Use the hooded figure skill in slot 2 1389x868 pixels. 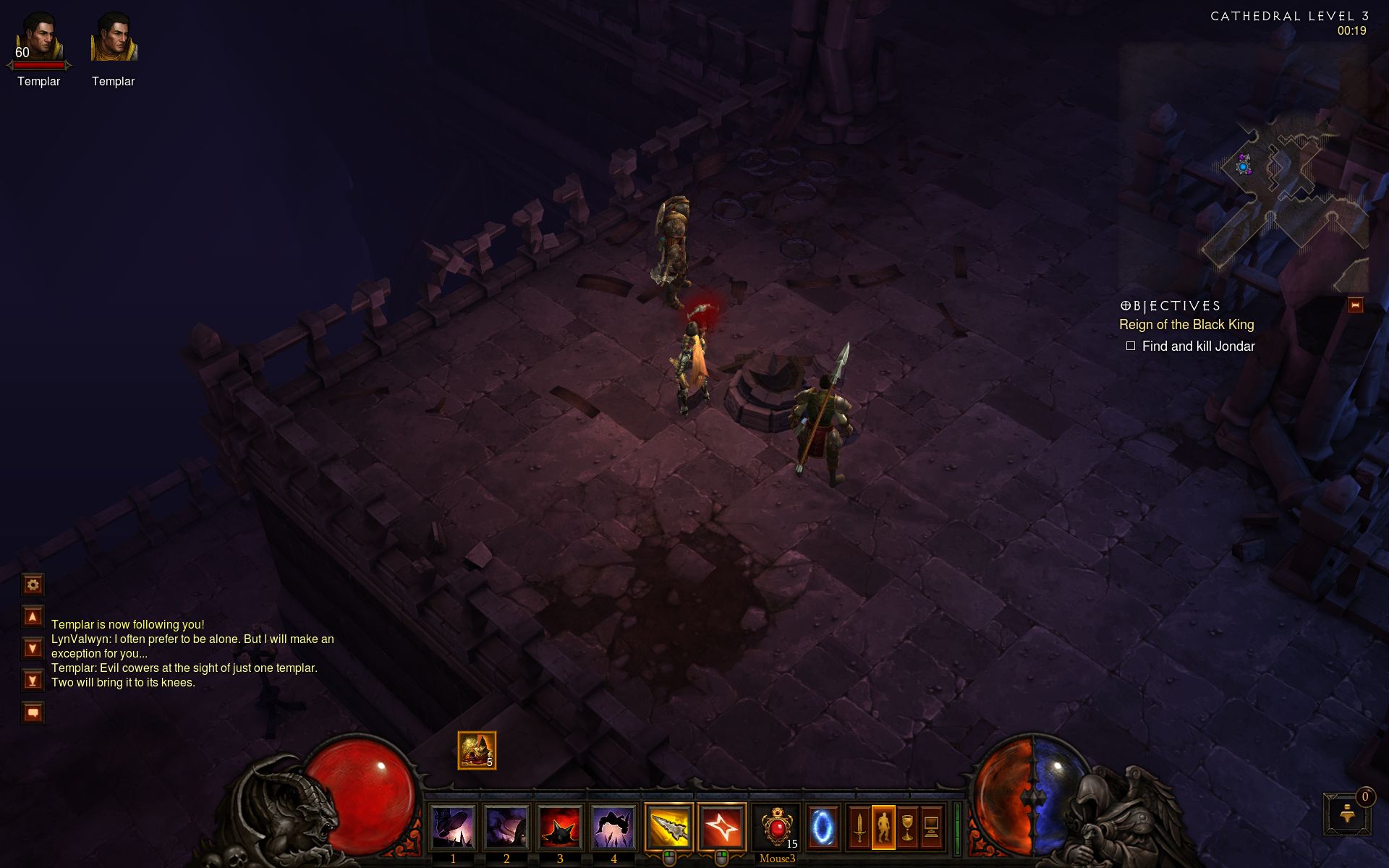[506, 827]
